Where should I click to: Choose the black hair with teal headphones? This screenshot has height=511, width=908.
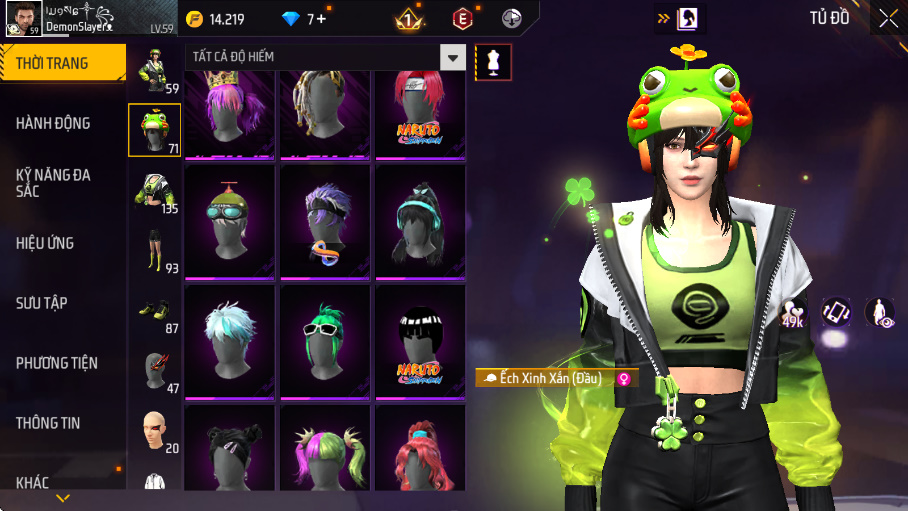(420, 220)
